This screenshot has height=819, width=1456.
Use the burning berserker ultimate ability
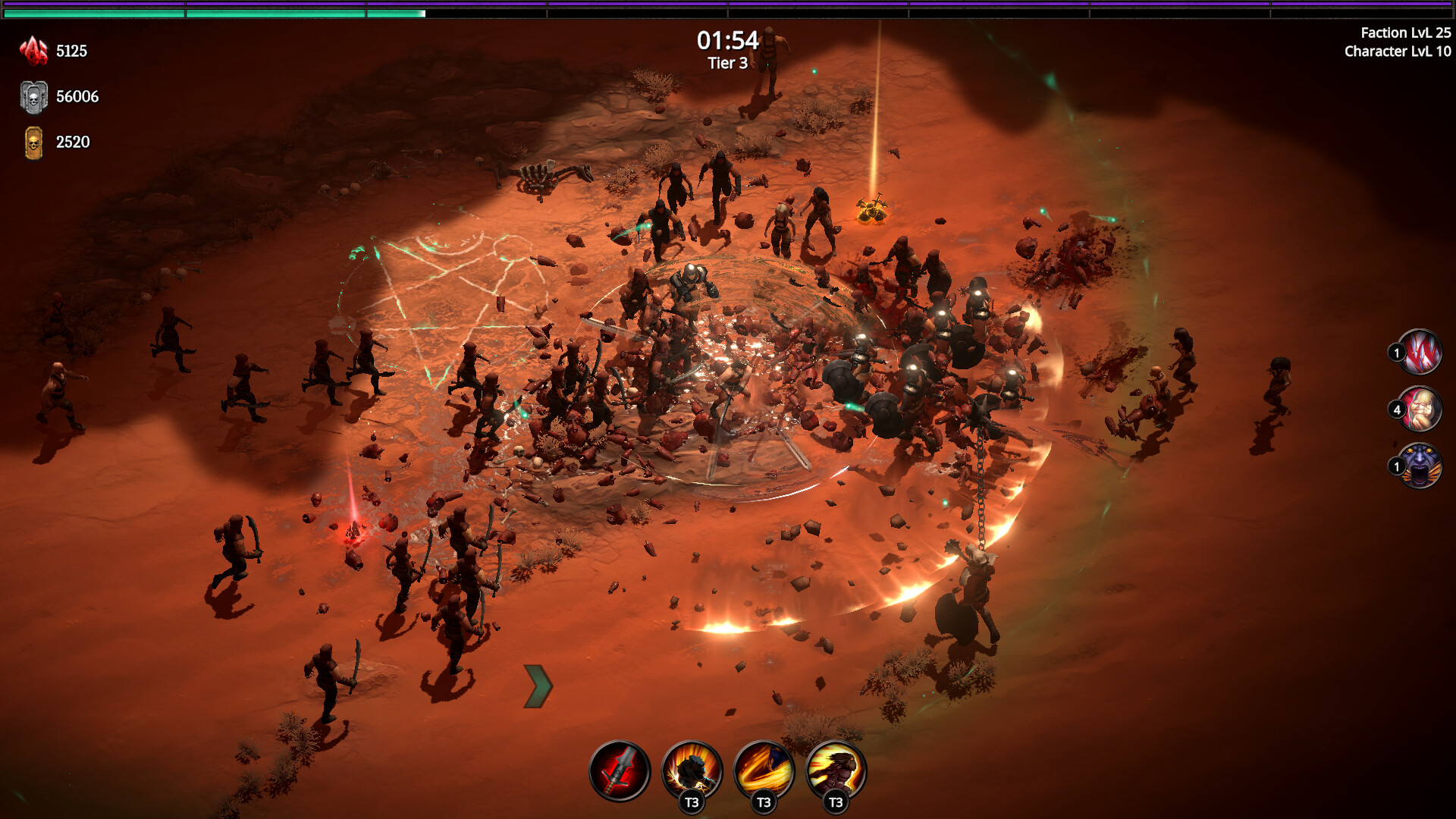[837, 768]
